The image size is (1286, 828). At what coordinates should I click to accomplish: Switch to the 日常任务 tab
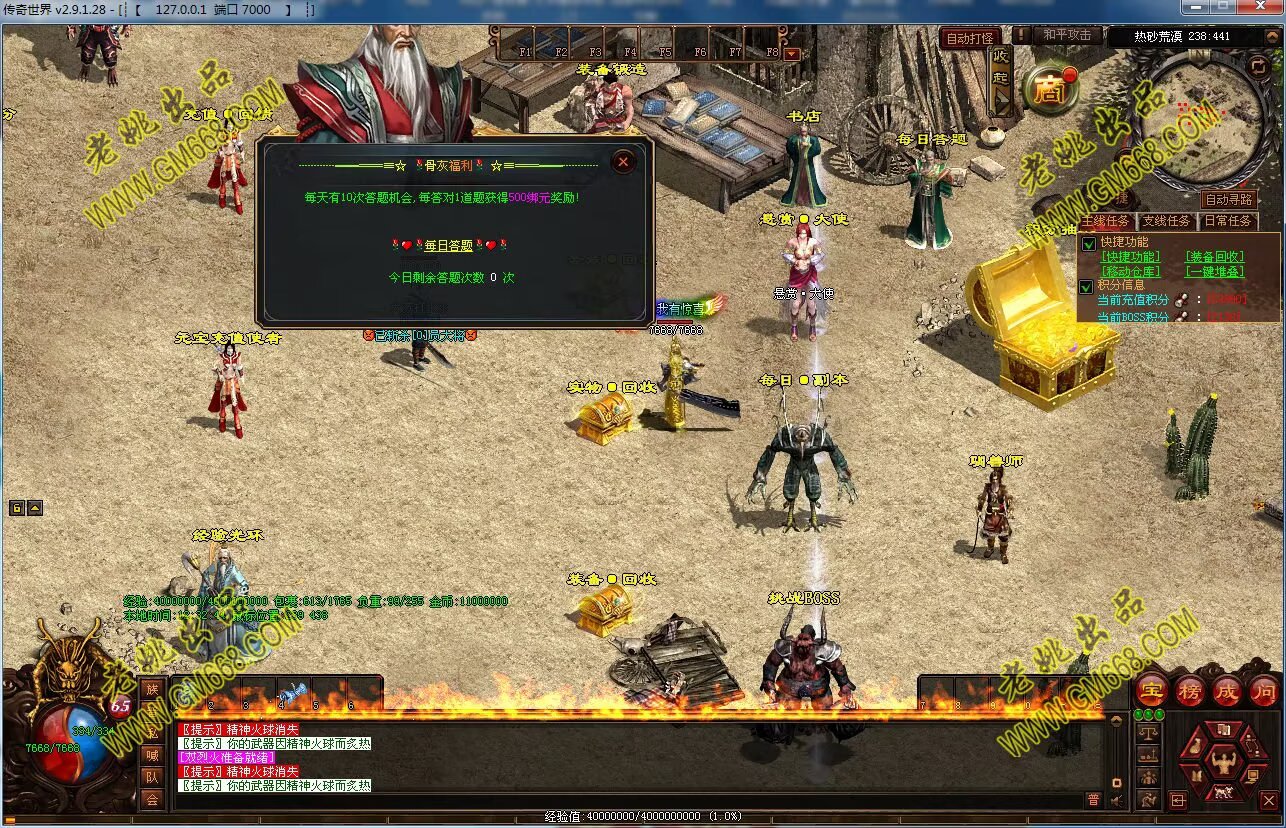[1227, 221]
